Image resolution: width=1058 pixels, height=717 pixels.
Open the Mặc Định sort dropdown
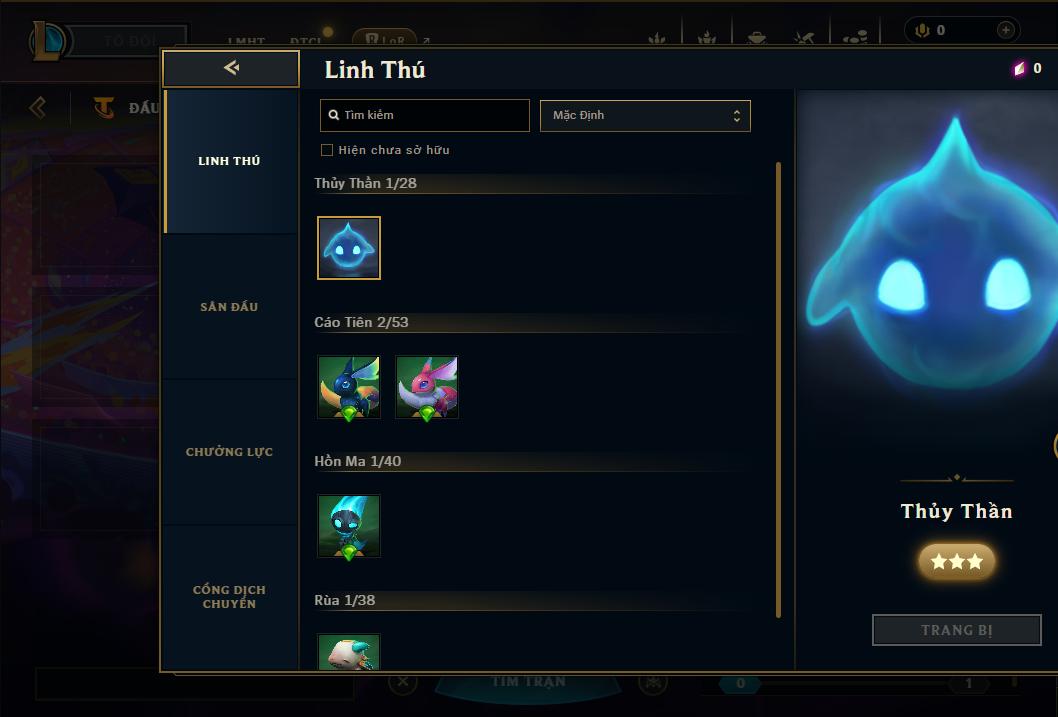(645, 115)
